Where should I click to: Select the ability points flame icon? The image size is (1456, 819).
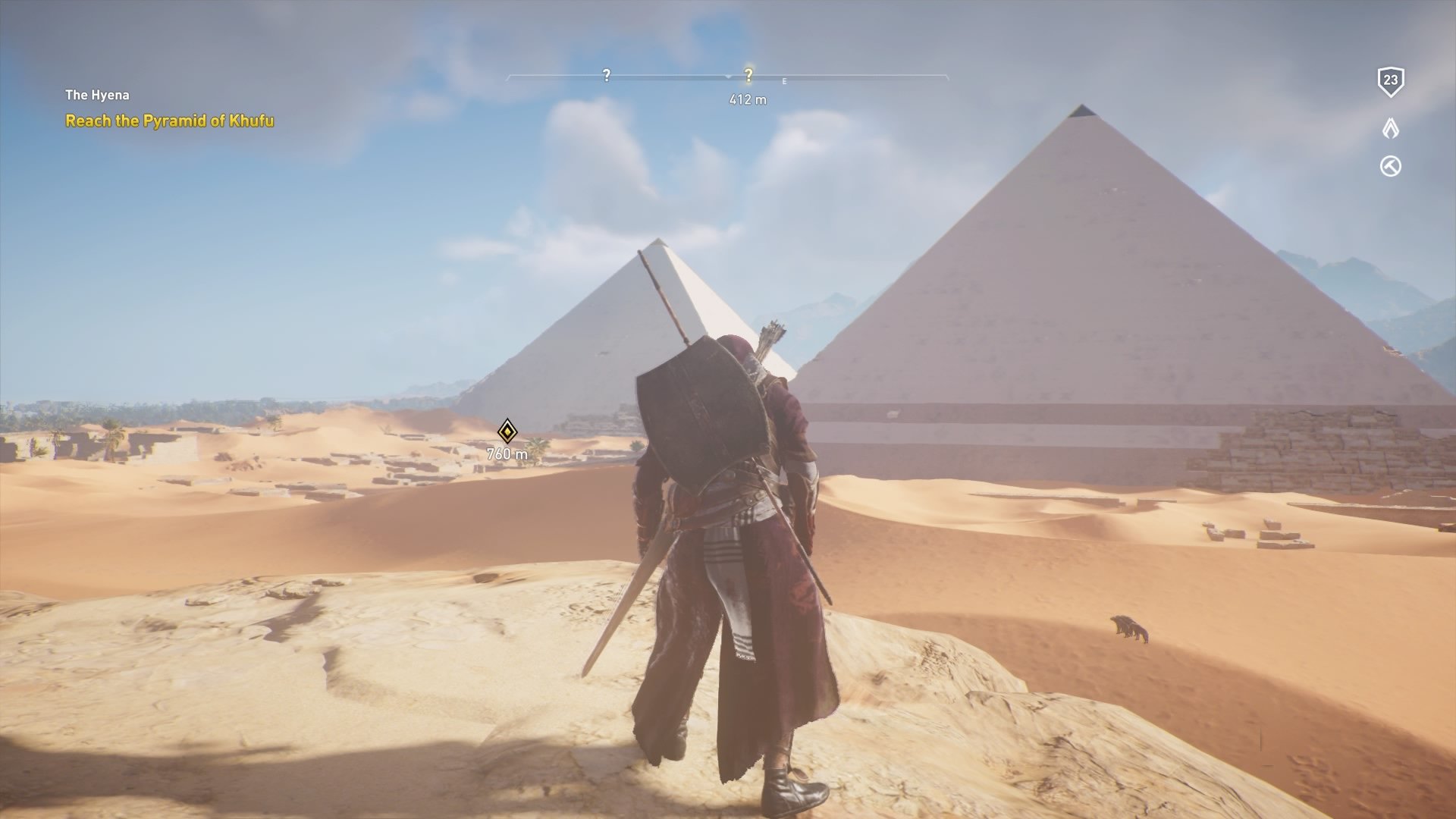pos(1390,129)
